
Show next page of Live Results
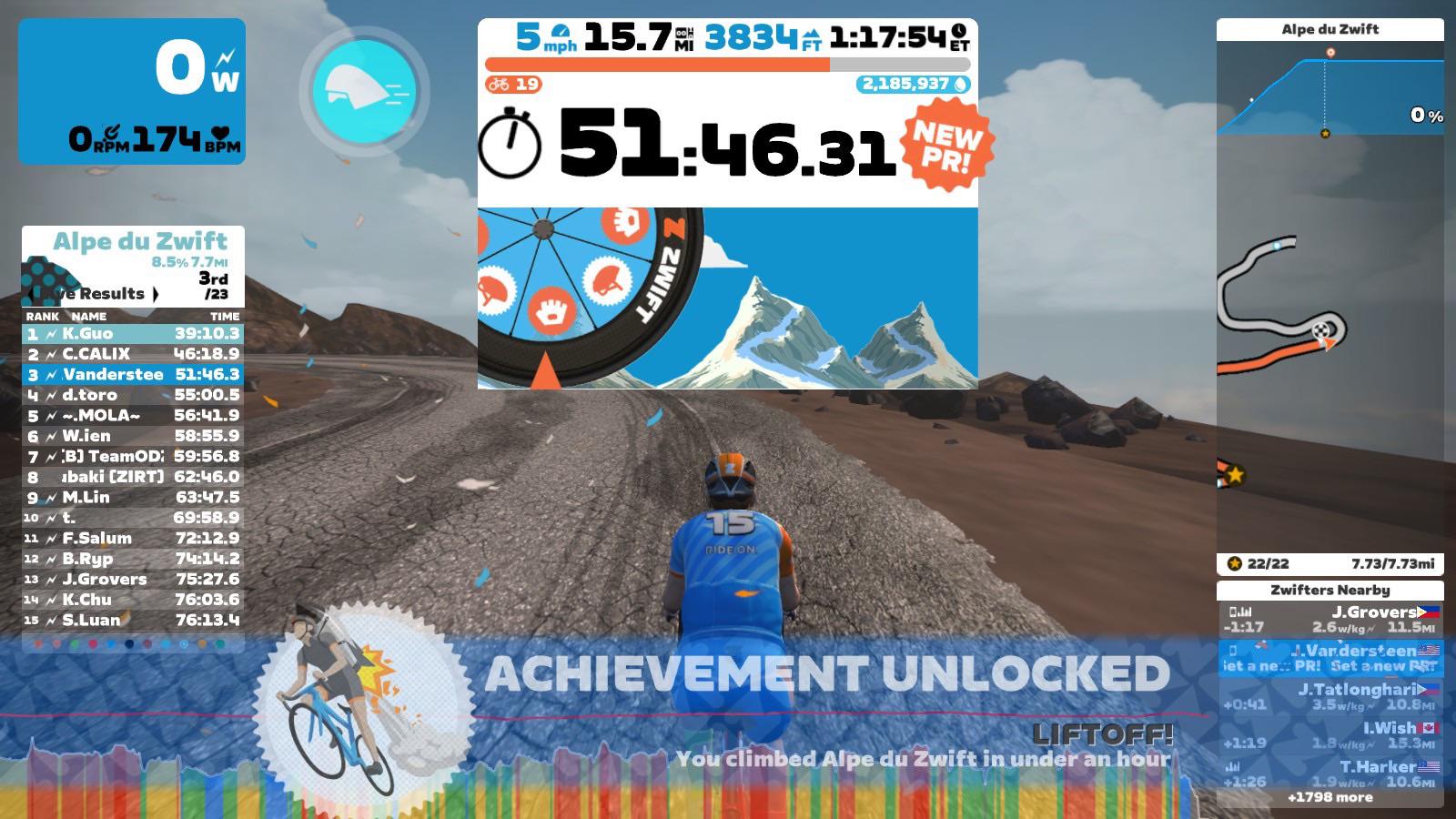(x=157, y=293)
